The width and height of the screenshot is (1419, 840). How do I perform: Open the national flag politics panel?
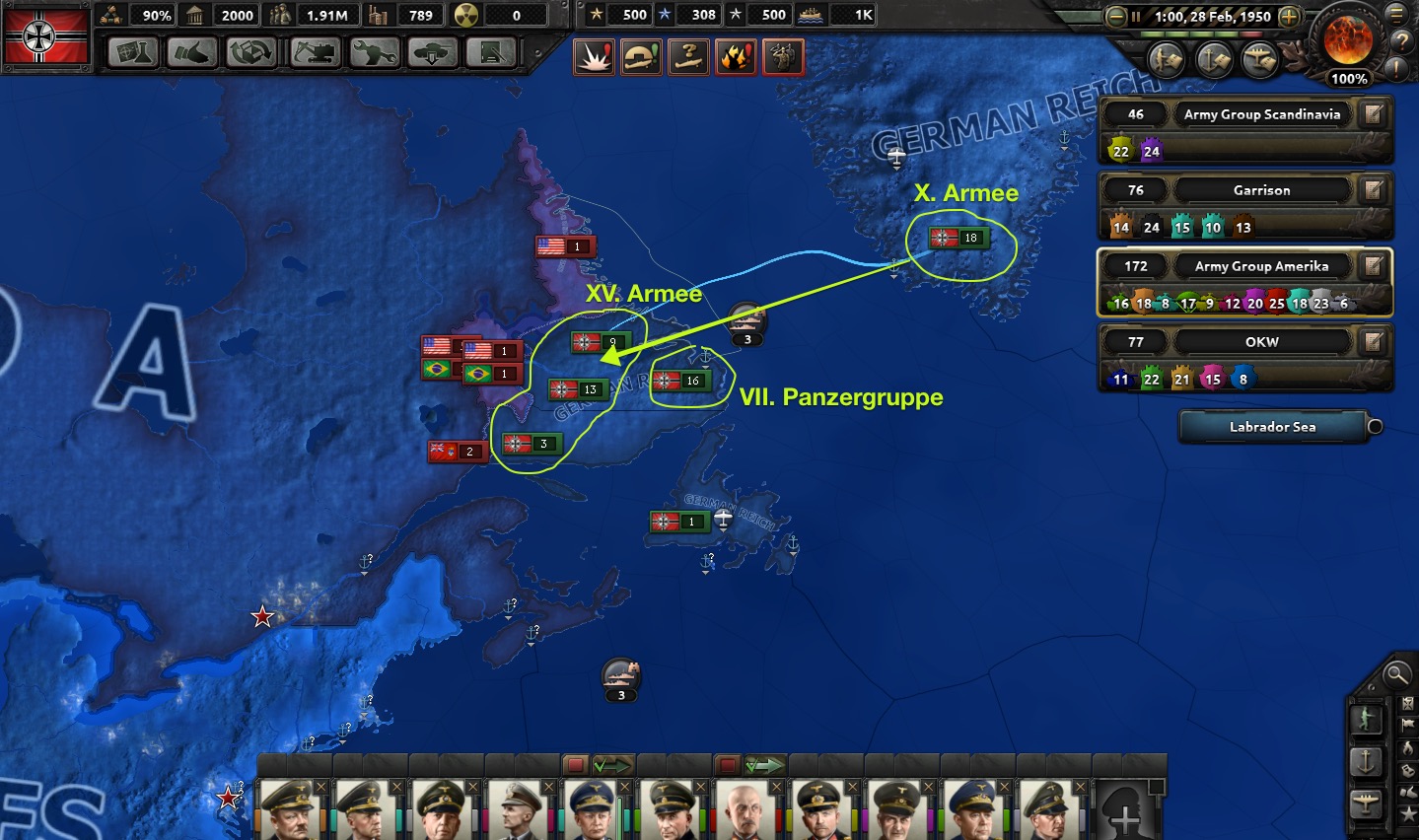coord(46,36)
